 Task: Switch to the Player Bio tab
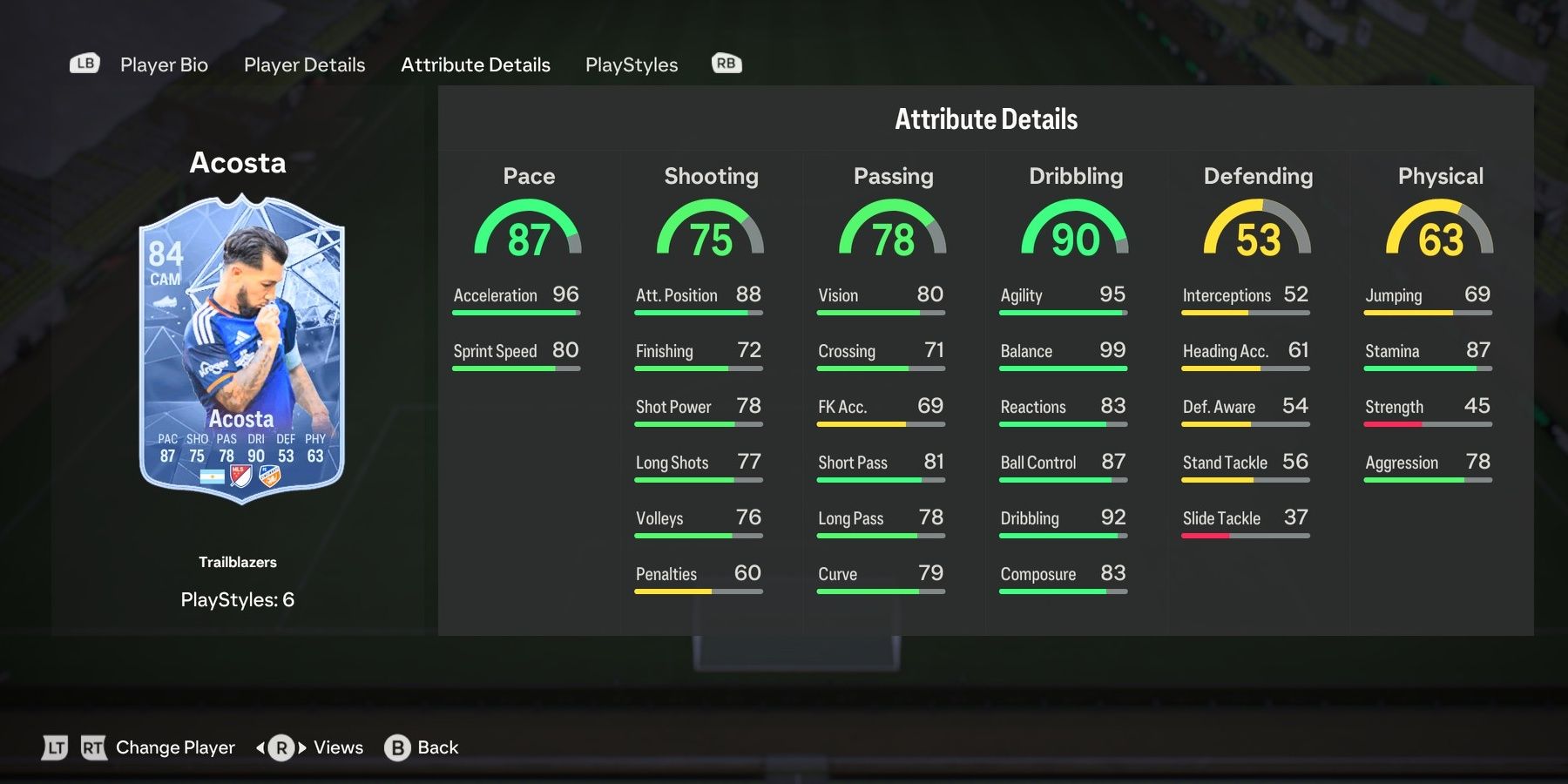pos(164,64)
